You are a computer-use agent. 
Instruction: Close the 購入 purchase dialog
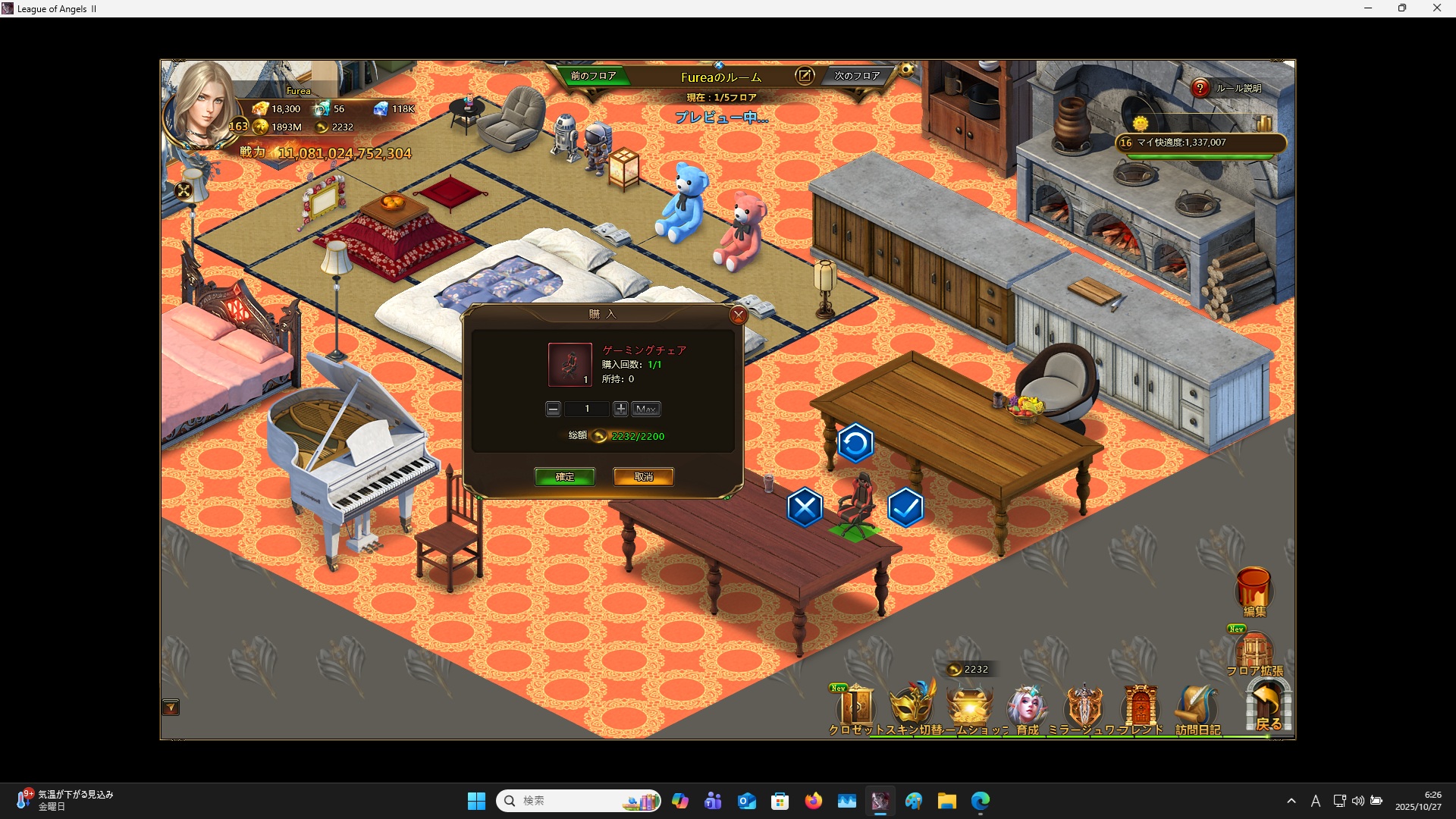point(738,315)
